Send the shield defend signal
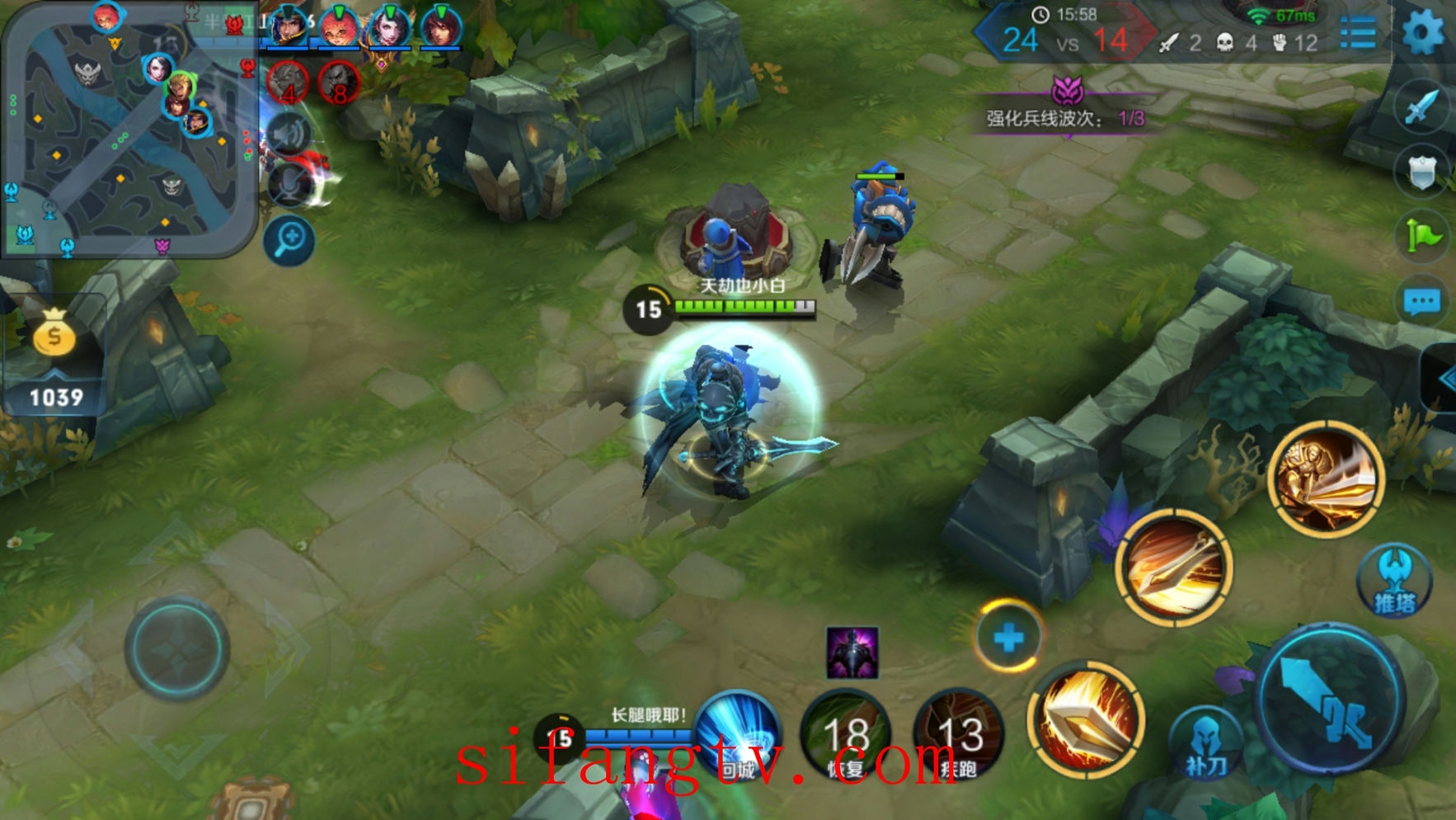 (x=1421, y=172)
